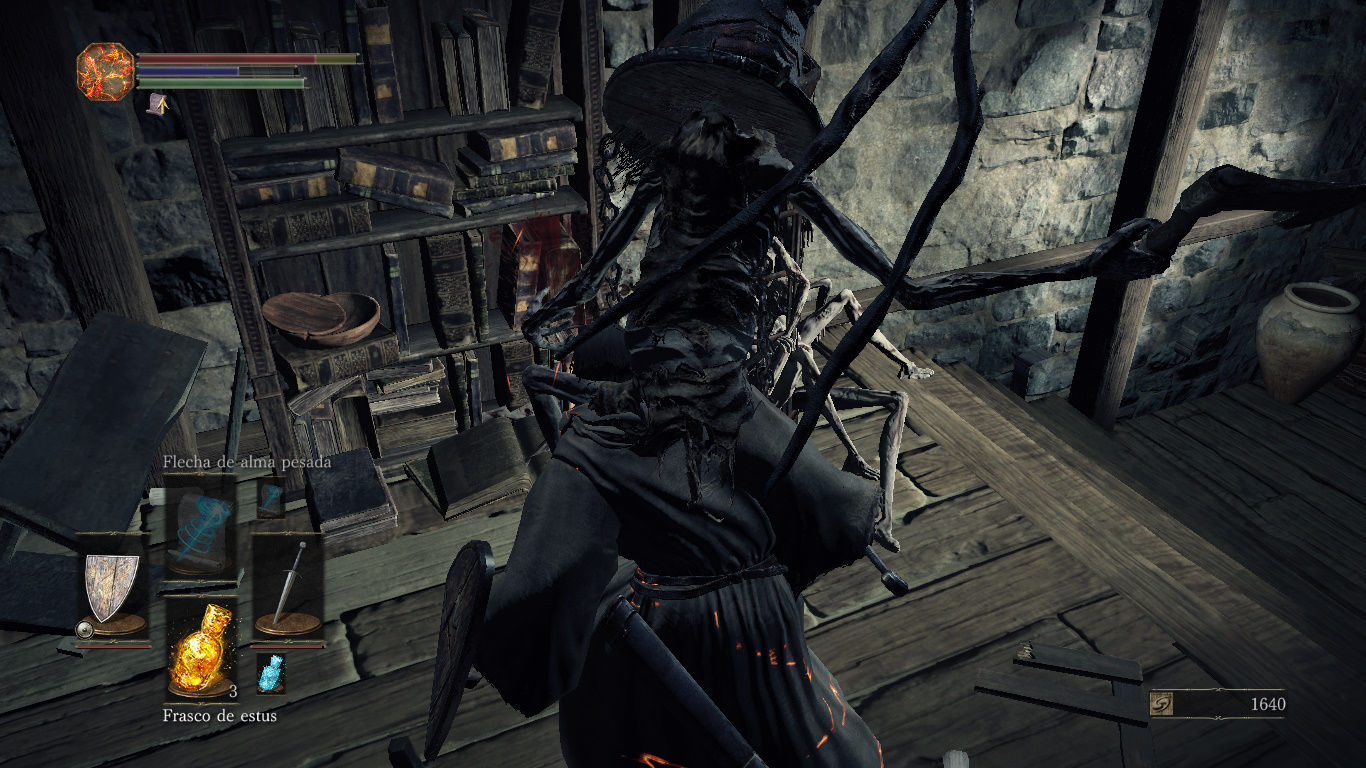Click the ember emblem beside the health bar
Image resolution: width=1366 pixels, height=768 pixels.
click(105, 71)
